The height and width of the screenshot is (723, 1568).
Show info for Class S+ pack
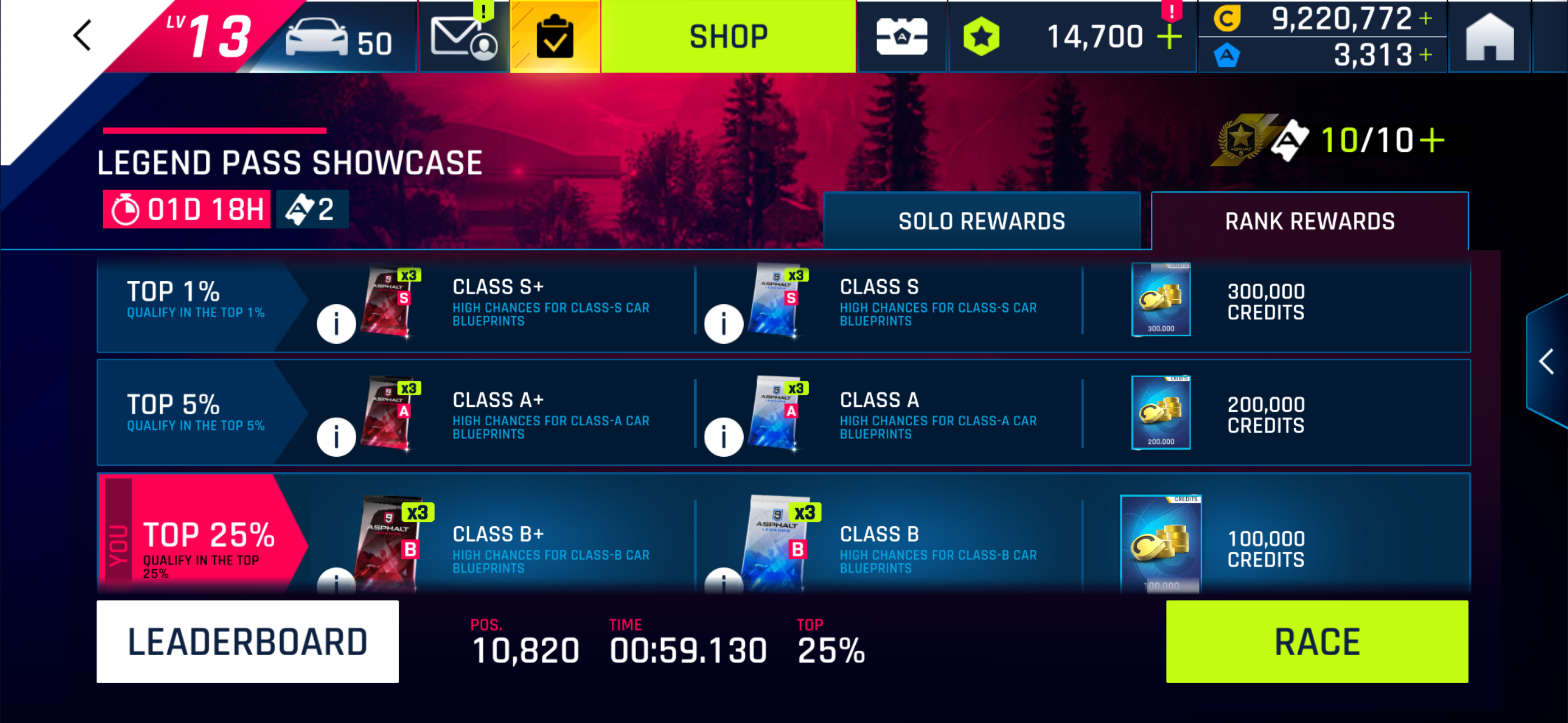336,324
